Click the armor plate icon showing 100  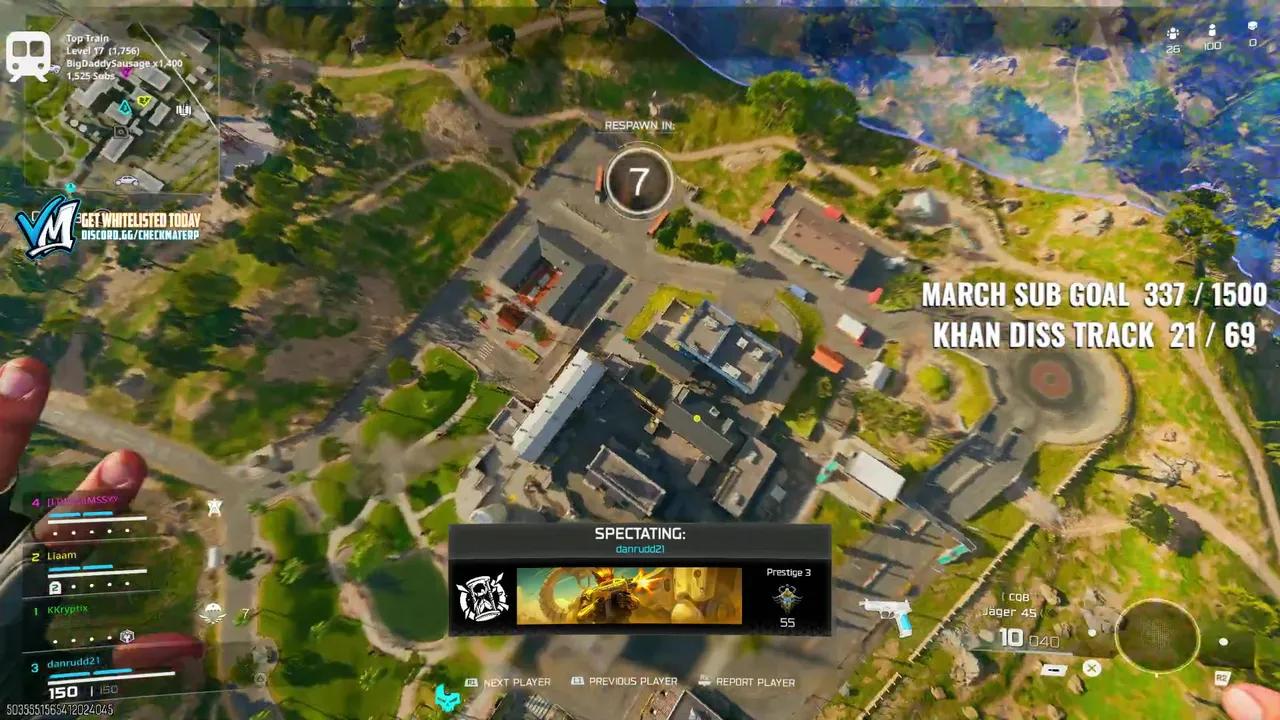1212,30
